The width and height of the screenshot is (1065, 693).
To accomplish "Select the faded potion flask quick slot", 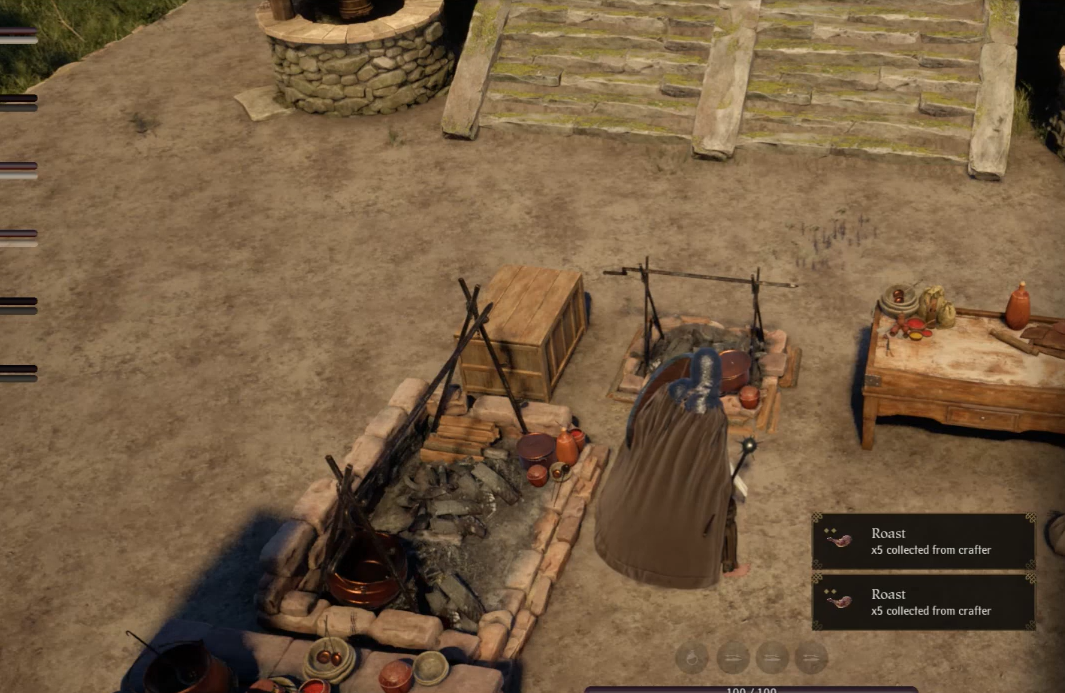I will tap(692, 657).
